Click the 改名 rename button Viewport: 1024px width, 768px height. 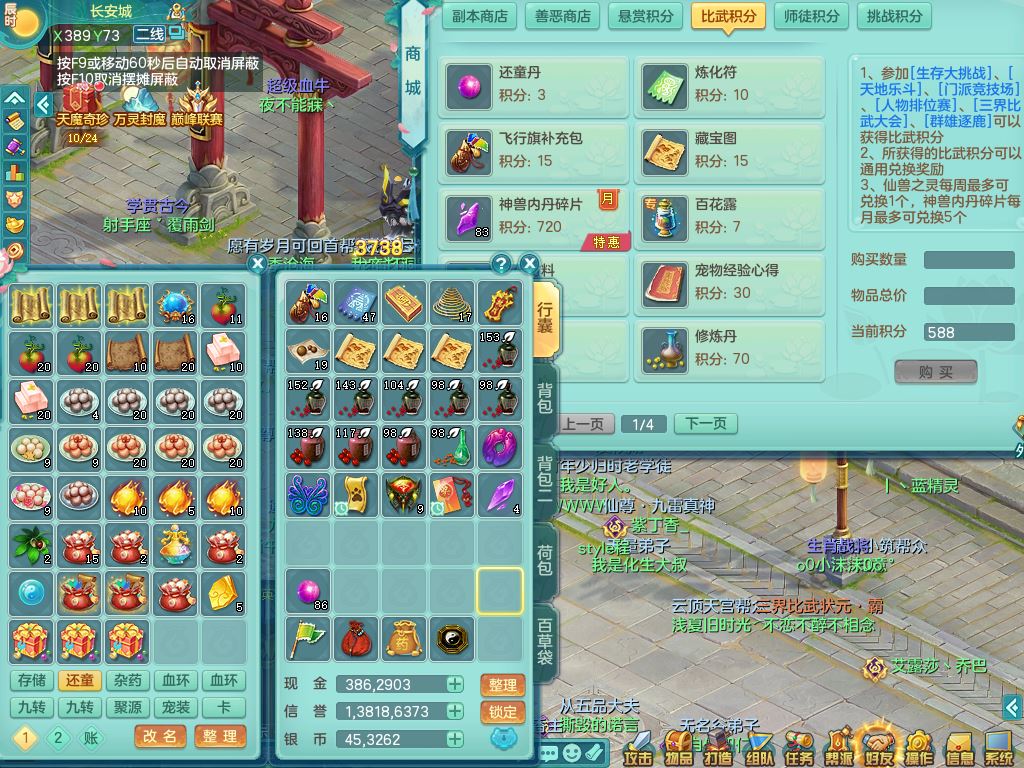coord(159,737)
